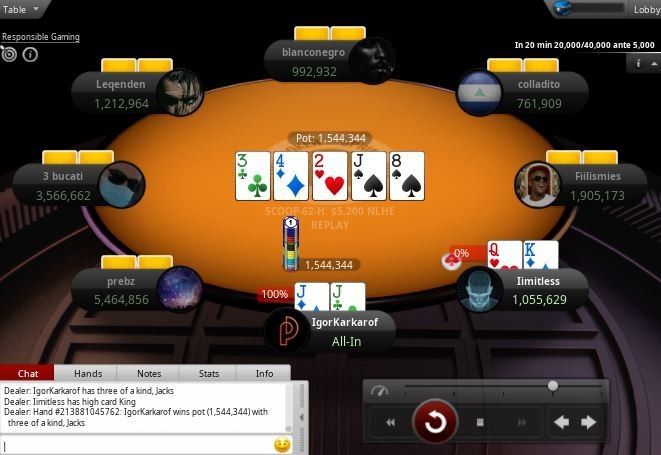Click the info circle icon below Responsible Gaming
This screenshot has width=661, height=455.
(x=30, y=54)
